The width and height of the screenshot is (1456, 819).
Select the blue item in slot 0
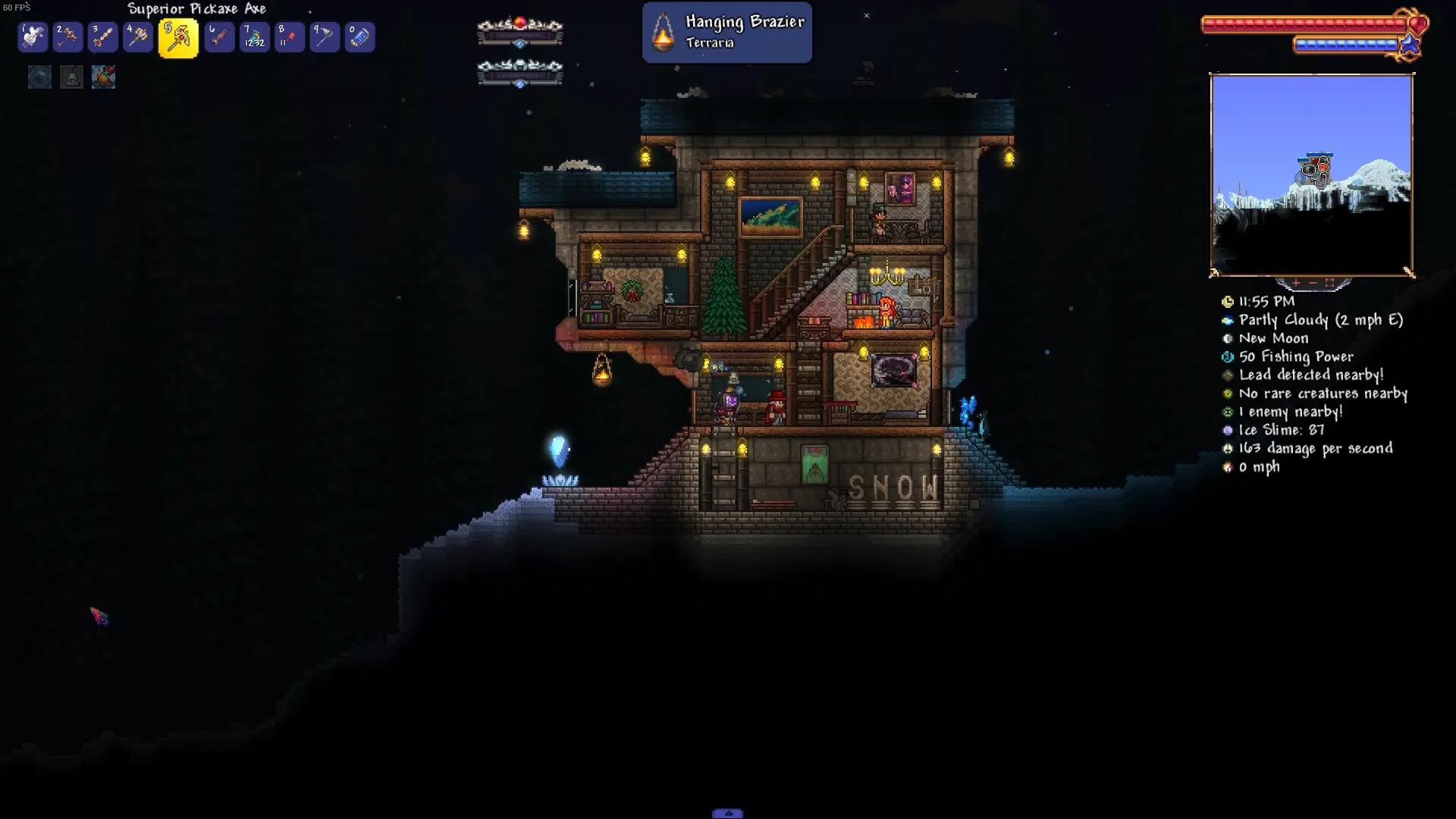(359, 37)
